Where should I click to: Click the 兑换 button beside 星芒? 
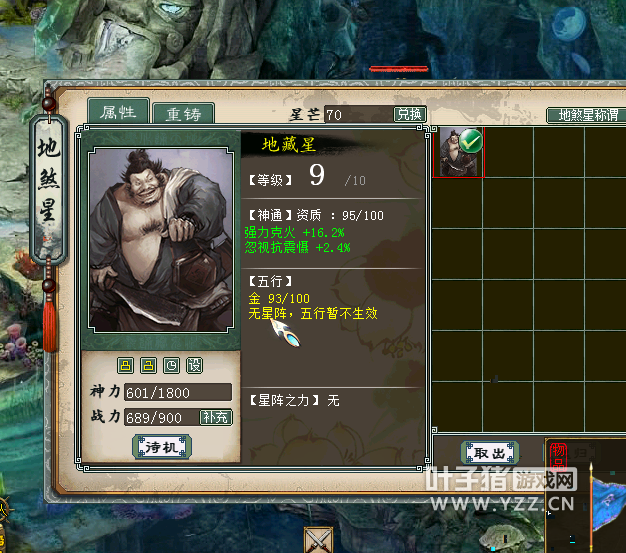[409, 114]
